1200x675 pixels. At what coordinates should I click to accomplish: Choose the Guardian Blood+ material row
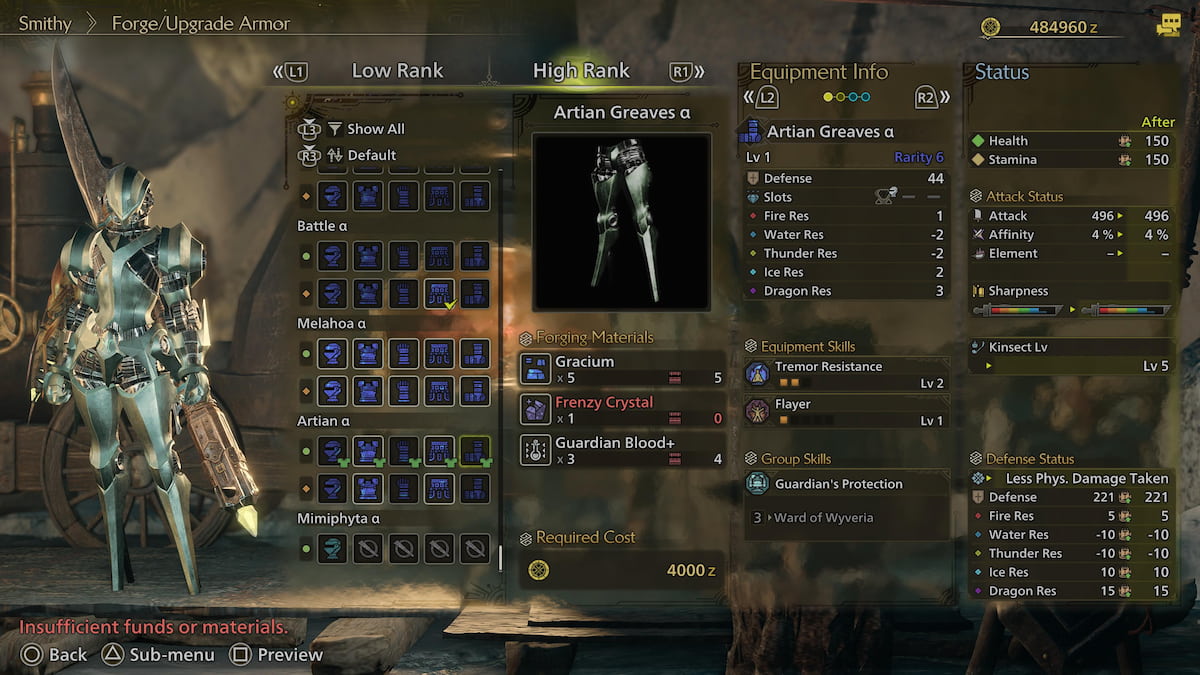click(622, 450)
